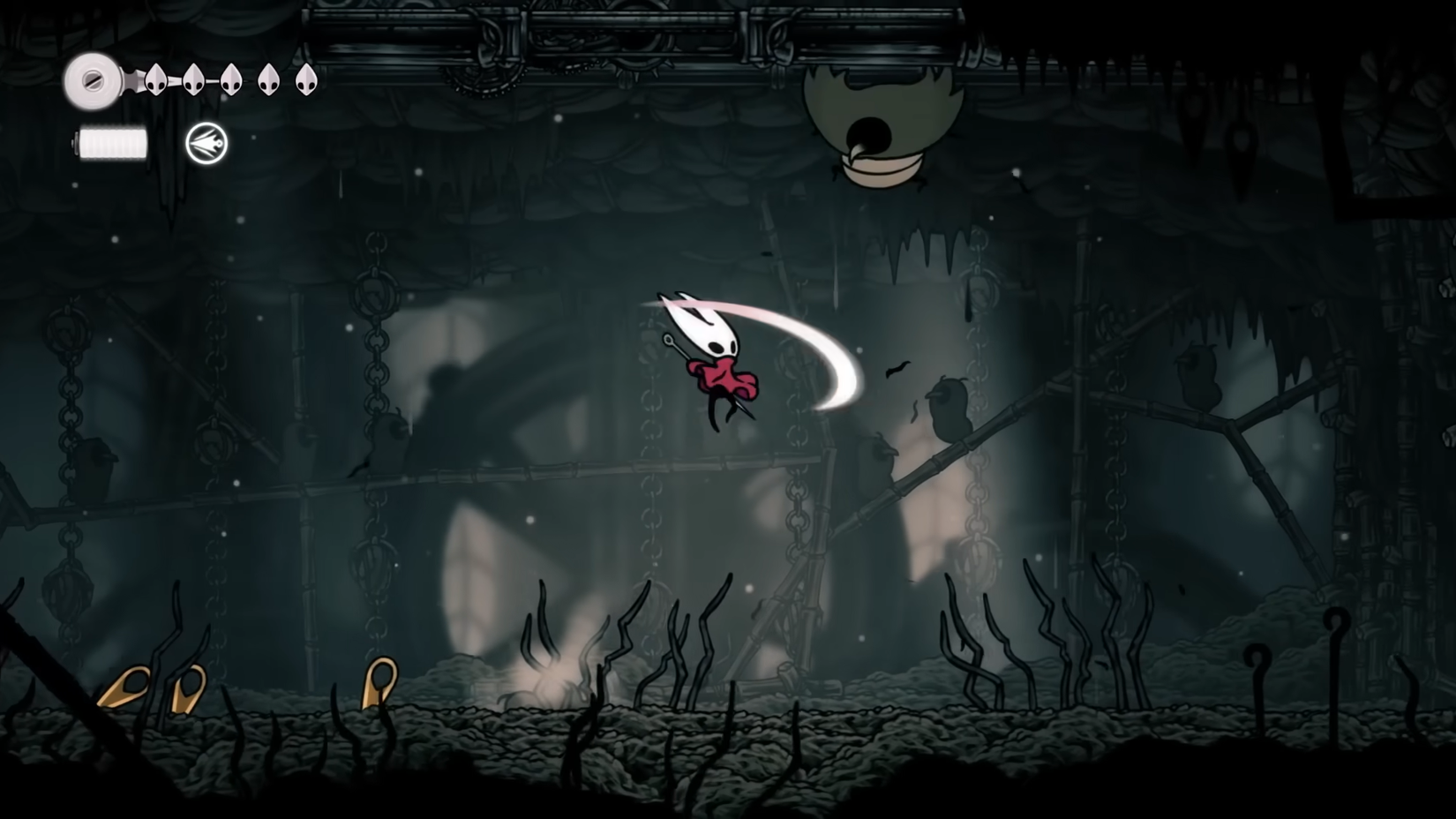
Task: Select the white tool capacity bar icon
Action: tap(112, 141)
